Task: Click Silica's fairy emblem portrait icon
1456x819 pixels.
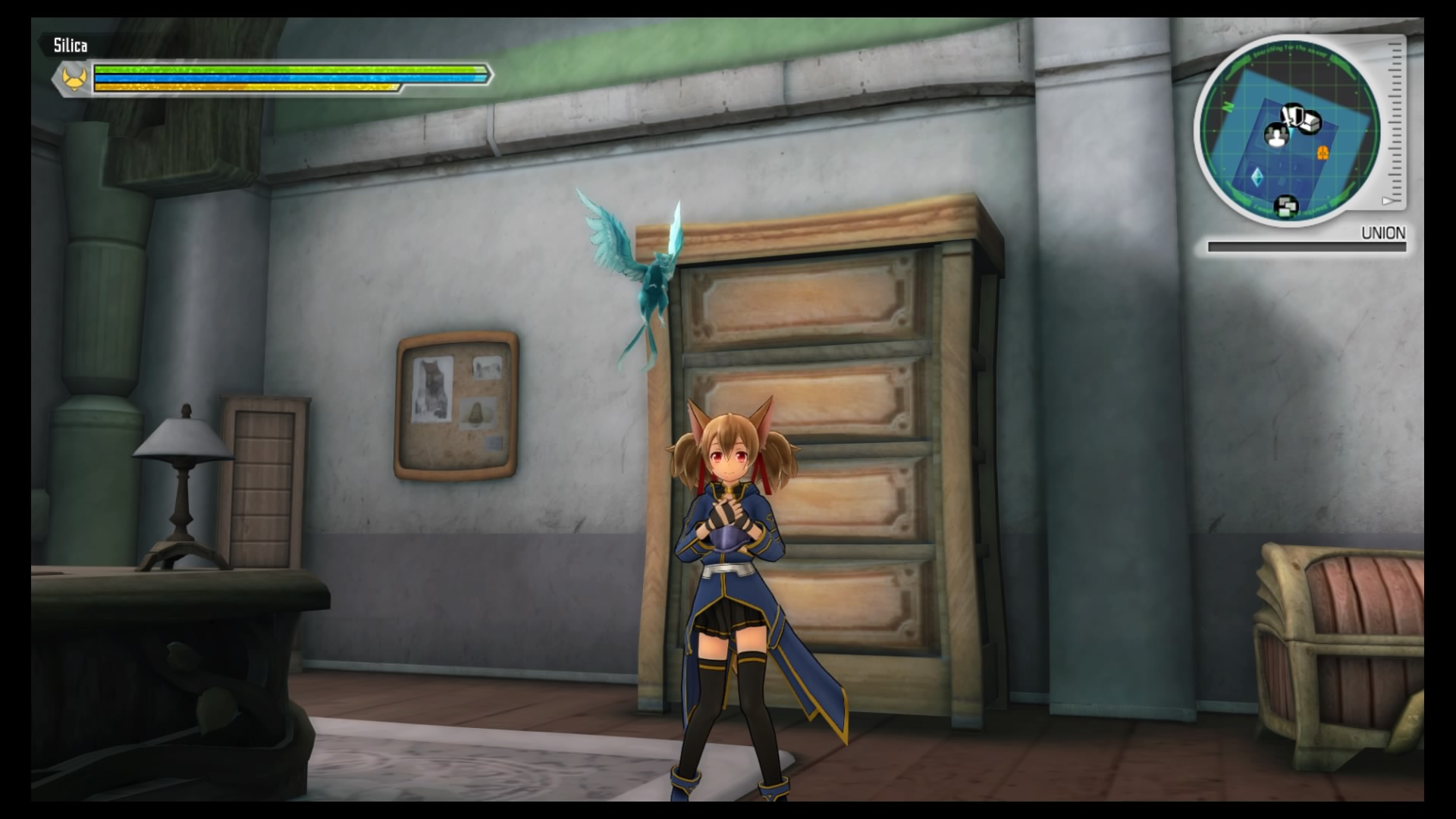Action: (73, 78)
